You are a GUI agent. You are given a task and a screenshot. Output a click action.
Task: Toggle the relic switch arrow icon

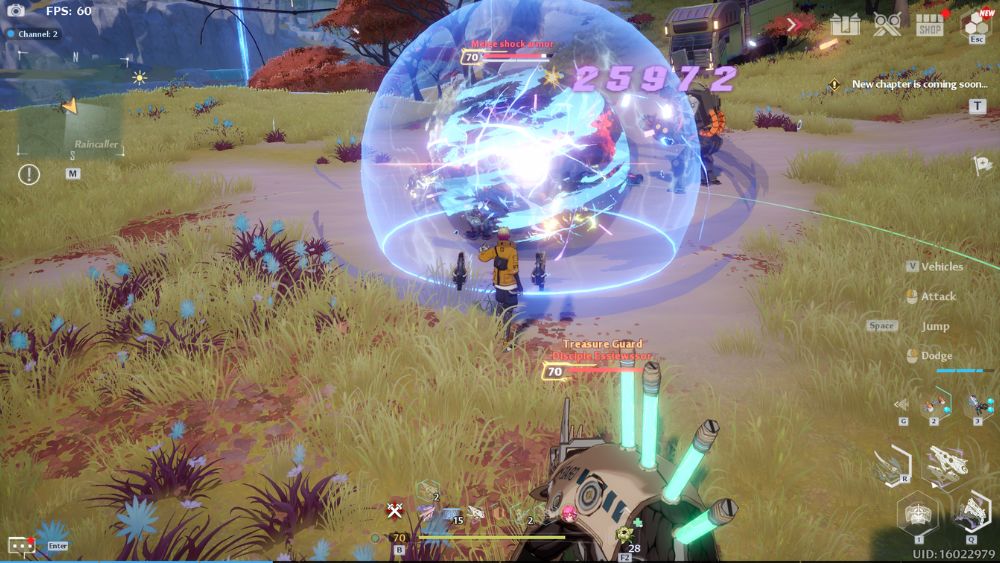pyautogui.click(x=902, y=405)
